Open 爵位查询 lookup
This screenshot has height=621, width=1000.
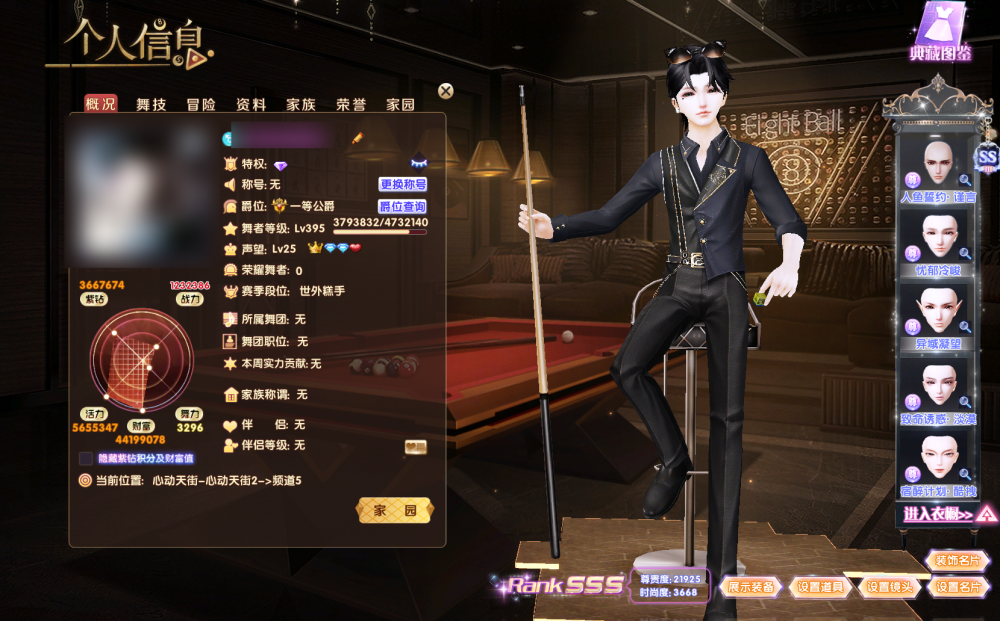pyautogui.click(x=403, y=207)
